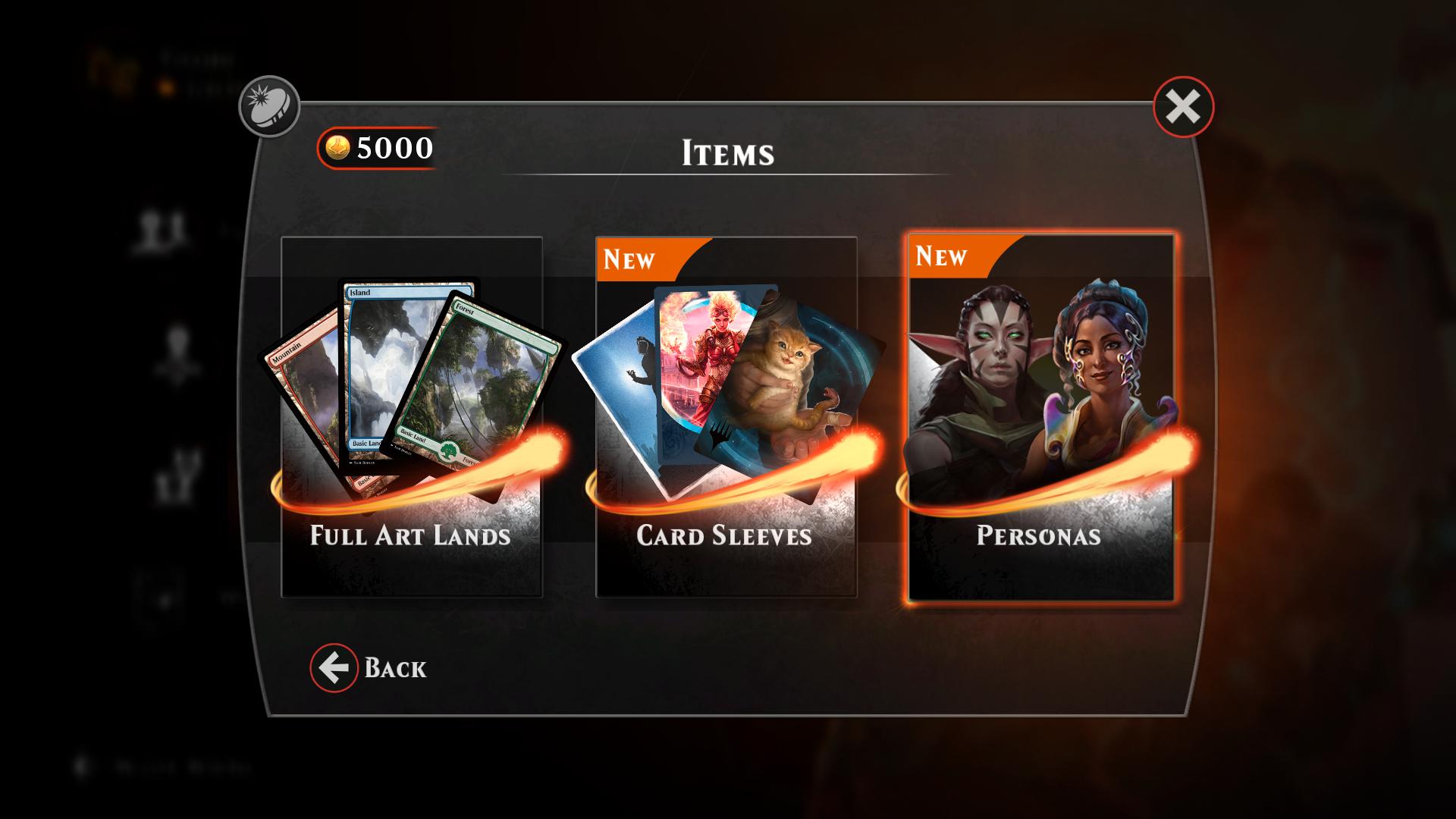Select the Card Sleeves item tile
This screenshot has height=819, width=1456.
(x=726, y=417)
